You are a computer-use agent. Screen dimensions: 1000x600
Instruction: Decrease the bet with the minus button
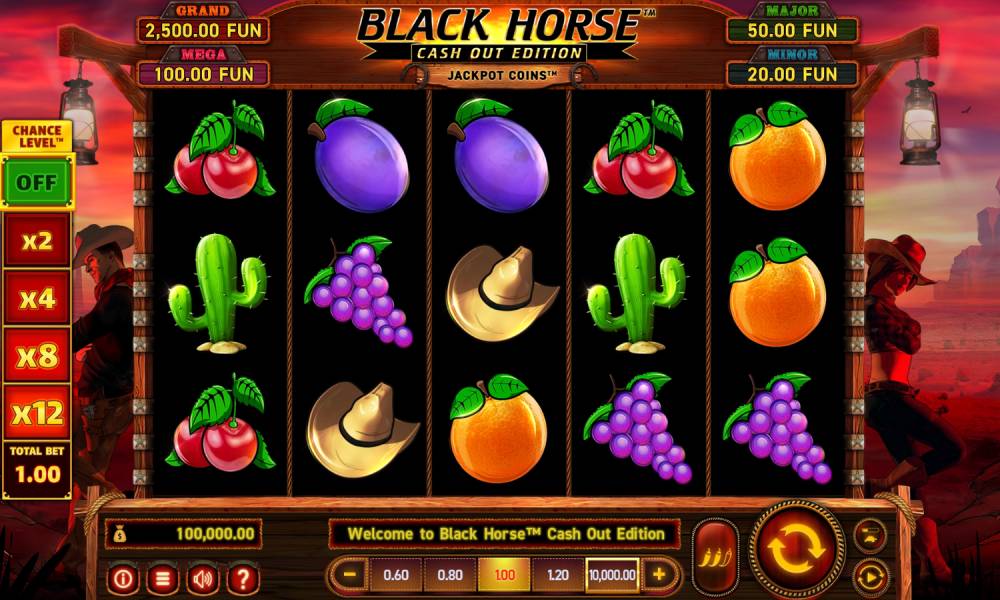[350, 575]
